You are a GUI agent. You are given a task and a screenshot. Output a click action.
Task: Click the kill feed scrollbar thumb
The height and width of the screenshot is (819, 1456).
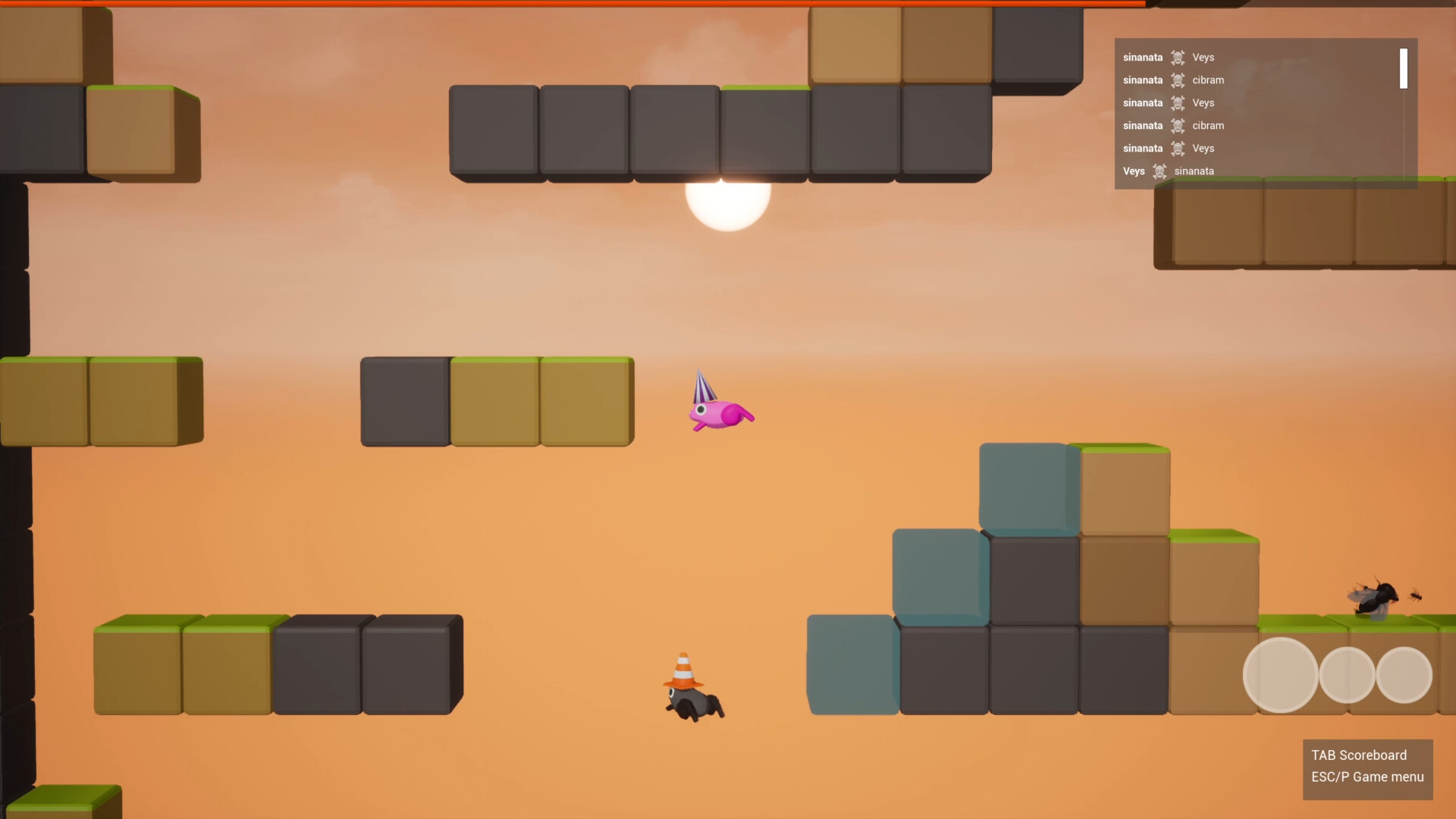(x=1402, y=68)
